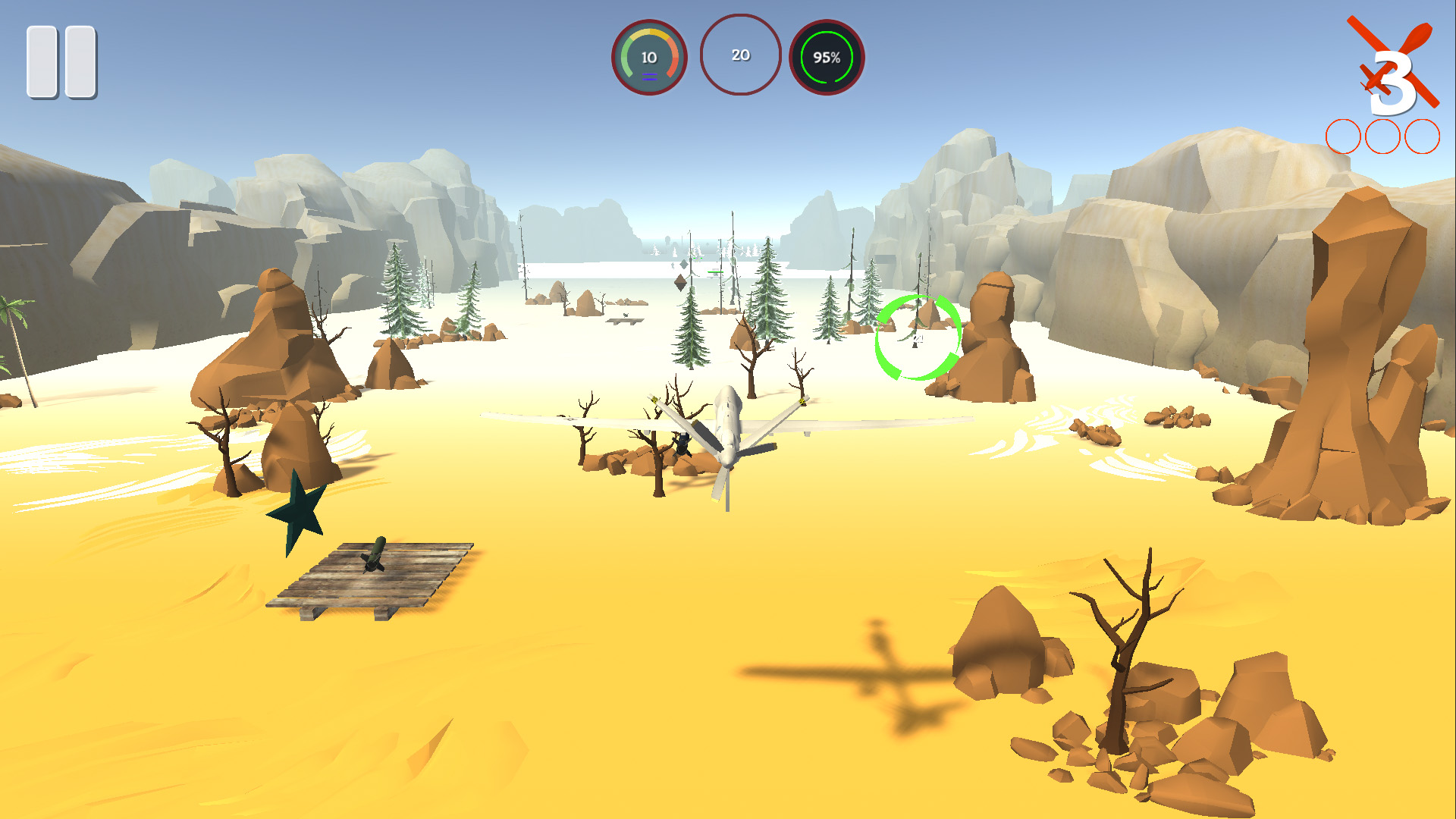1456x819 pixels.
Task: Click the green target lock reticle
Action: 919,336
